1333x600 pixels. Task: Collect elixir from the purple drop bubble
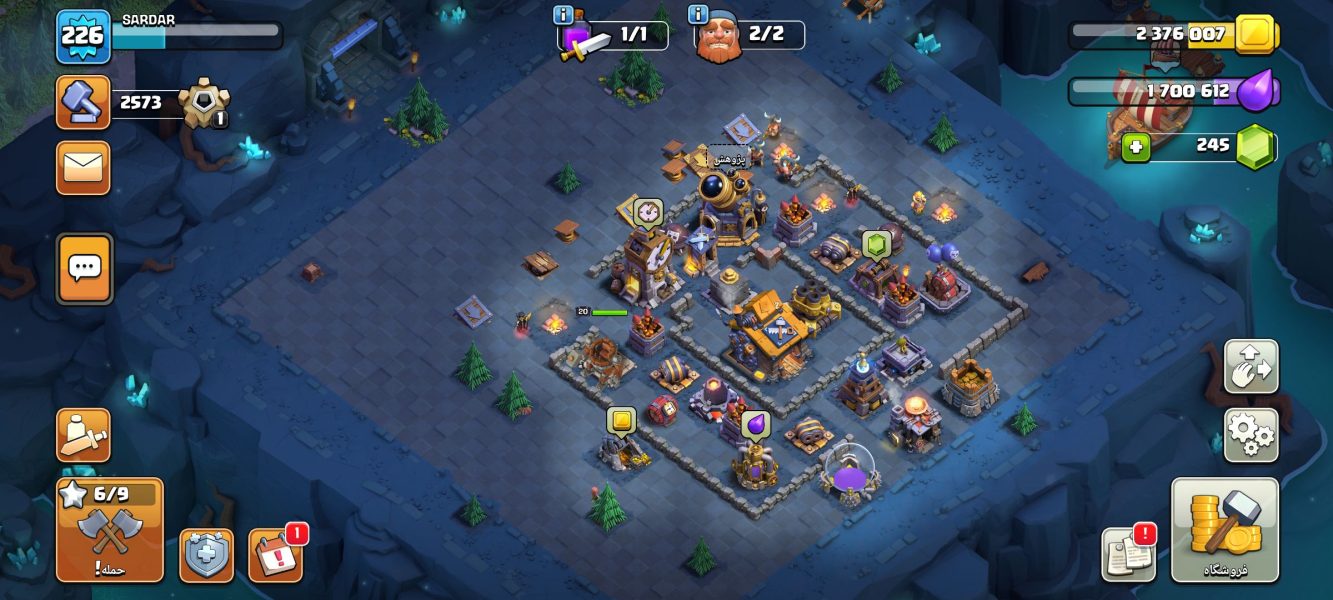pos(755,425)
